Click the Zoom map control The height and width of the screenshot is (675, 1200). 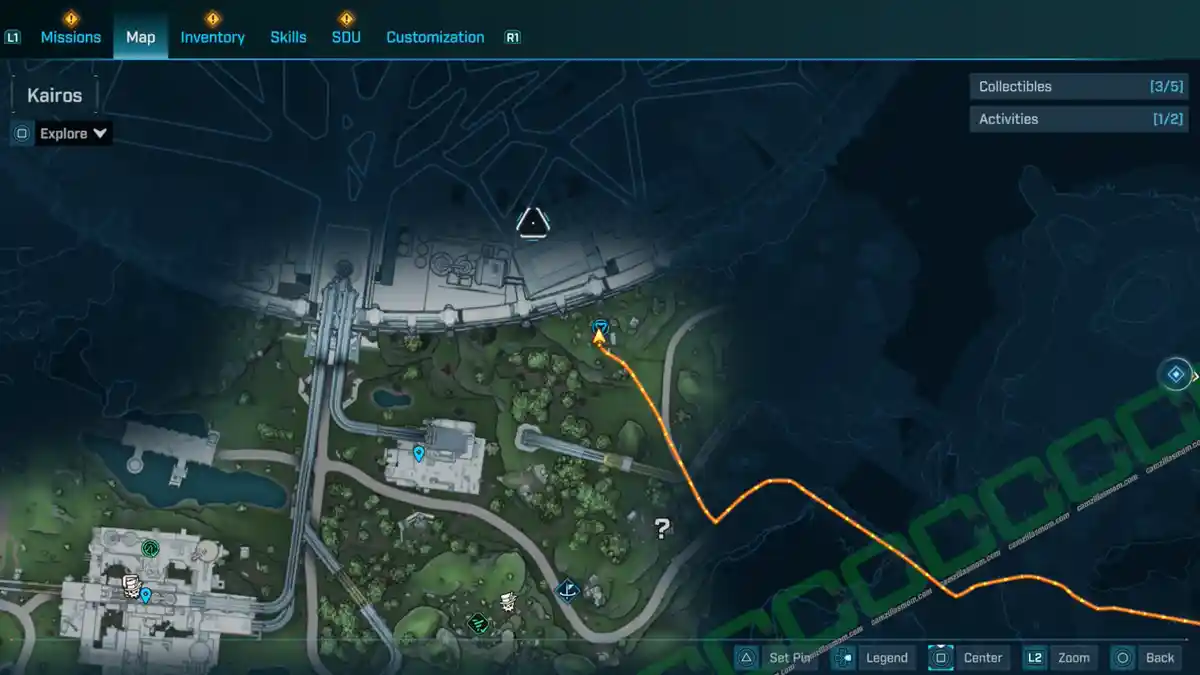[1059, 657]
